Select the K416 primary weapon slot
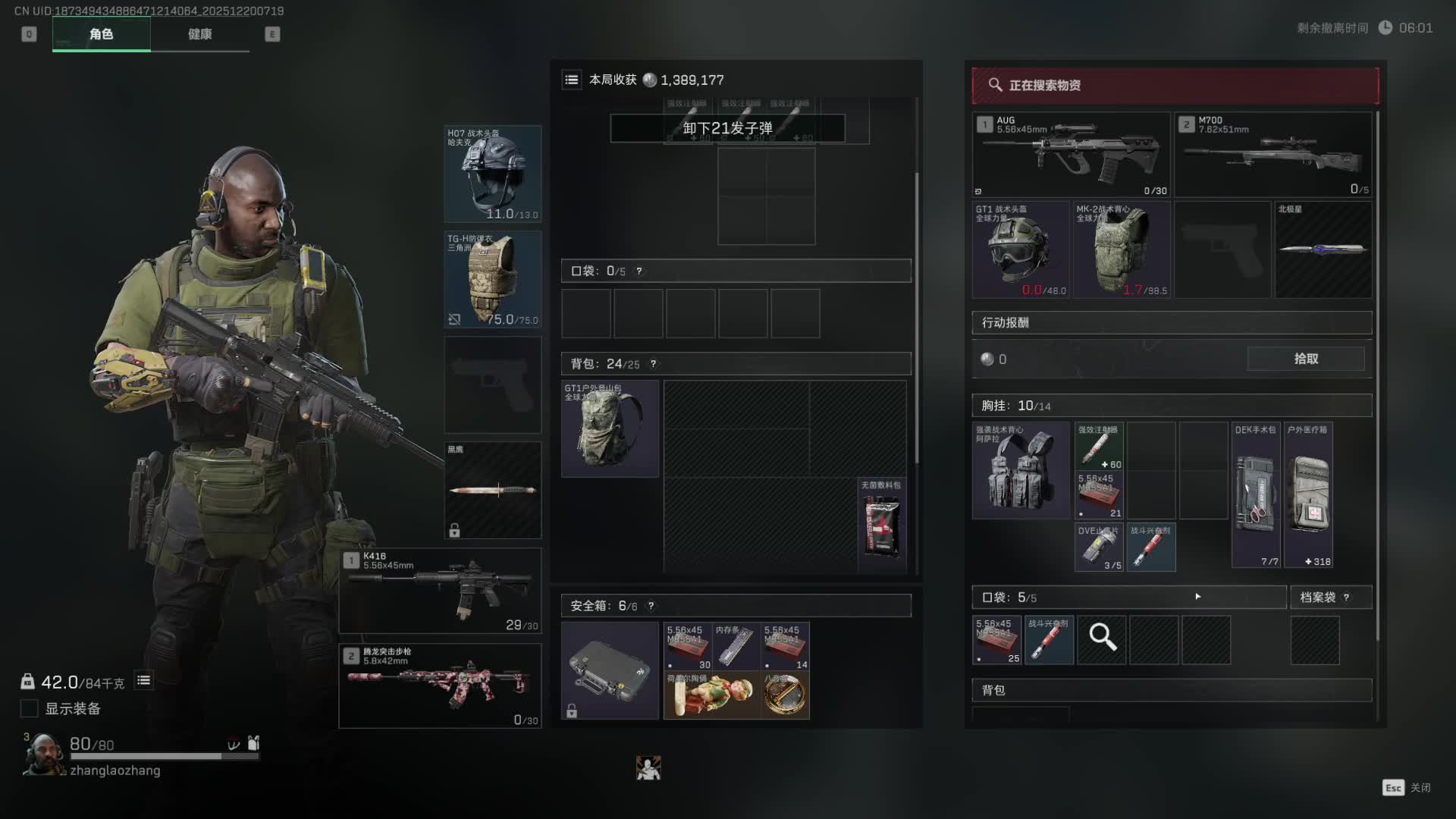Image resolution: width=1456 pixels, height=819 pixels. pos(440,590)
